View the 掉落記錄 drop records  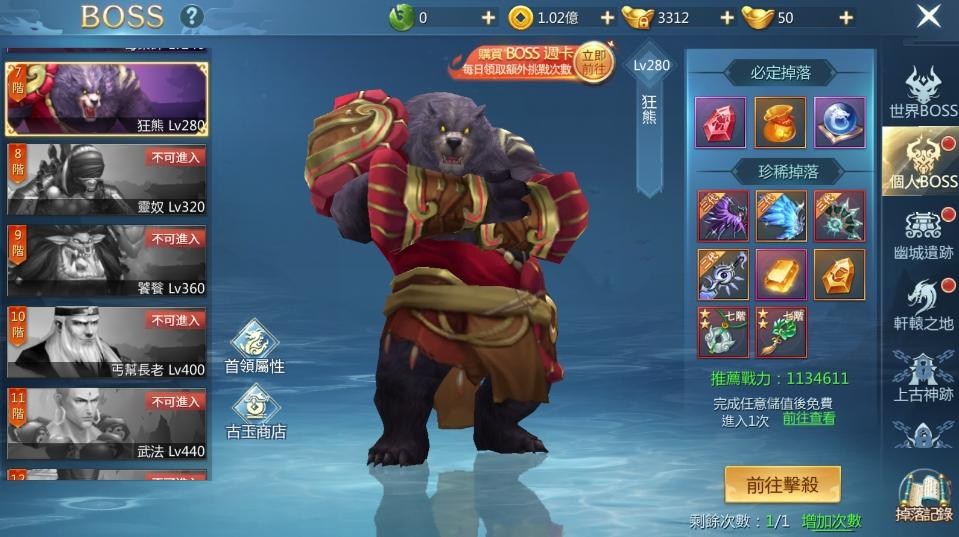(x=924, y=497)
